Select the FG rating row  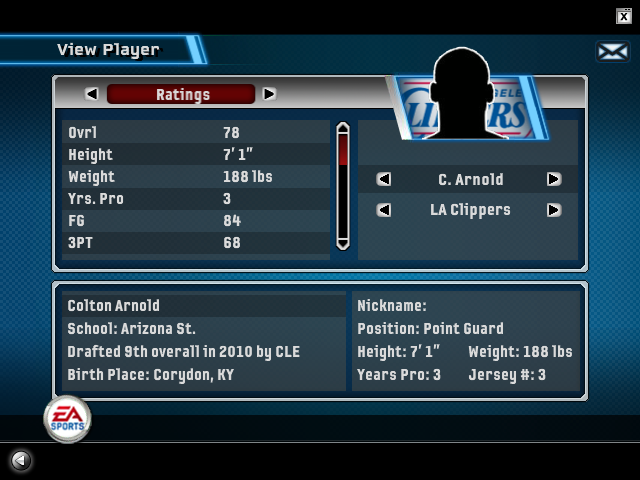tap(196, 221)
